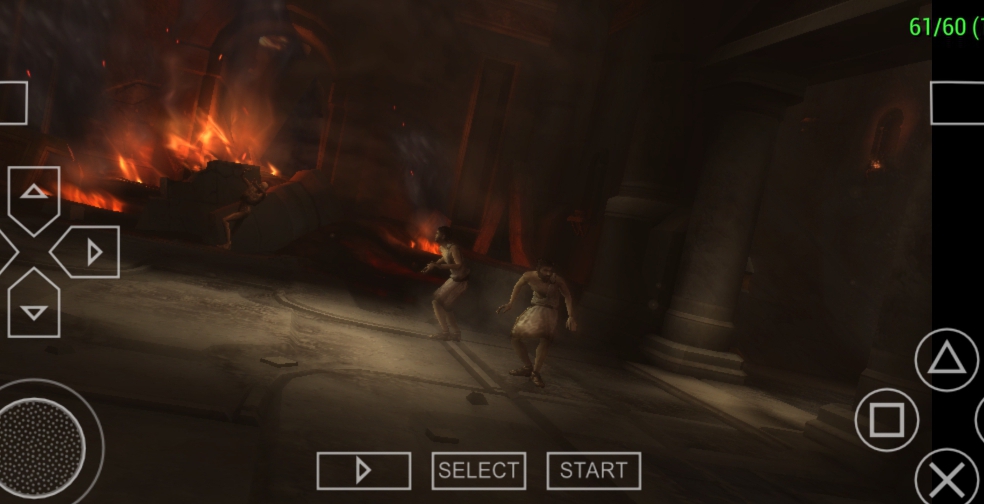The image size is (984, 504).
Task: Tap the triangle action button
Action: [x=946, y=360]
